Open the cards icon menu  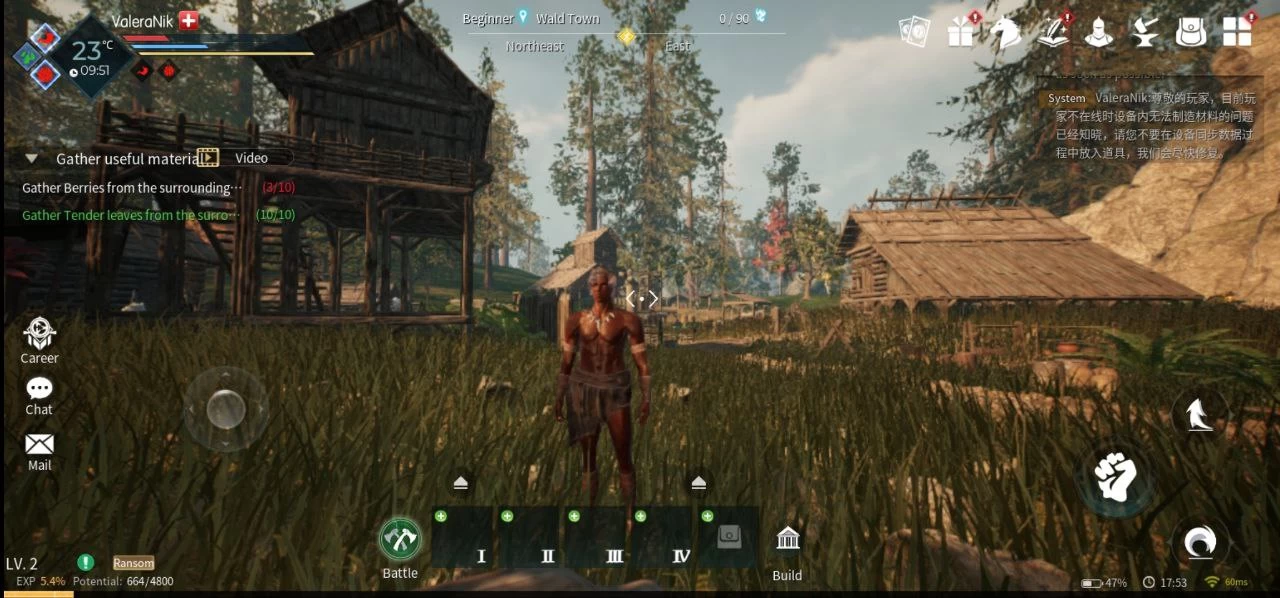[914, 32]
